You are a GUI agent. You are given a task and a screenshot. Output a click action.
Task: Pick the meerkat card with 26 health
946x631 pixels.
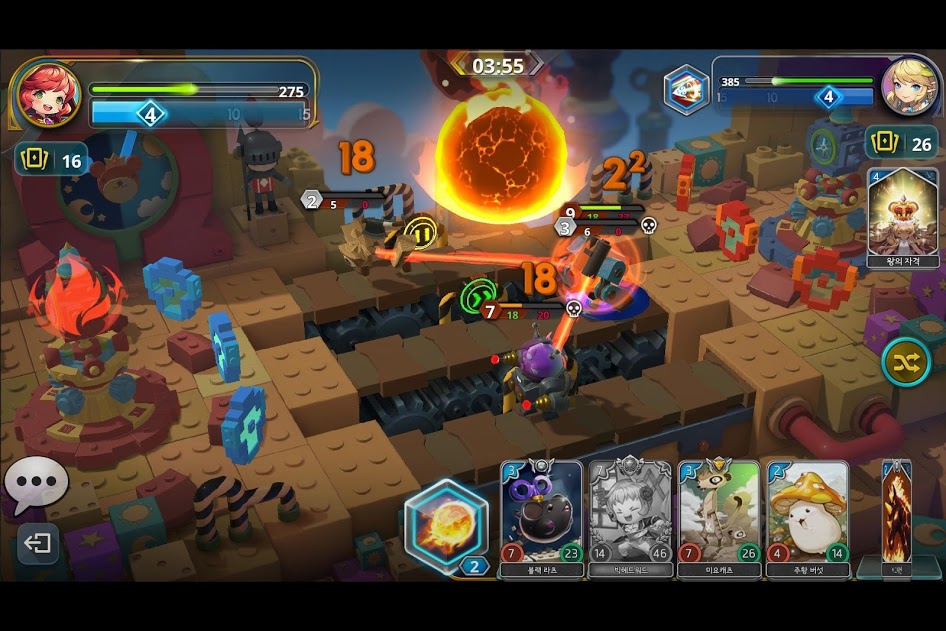718,518
